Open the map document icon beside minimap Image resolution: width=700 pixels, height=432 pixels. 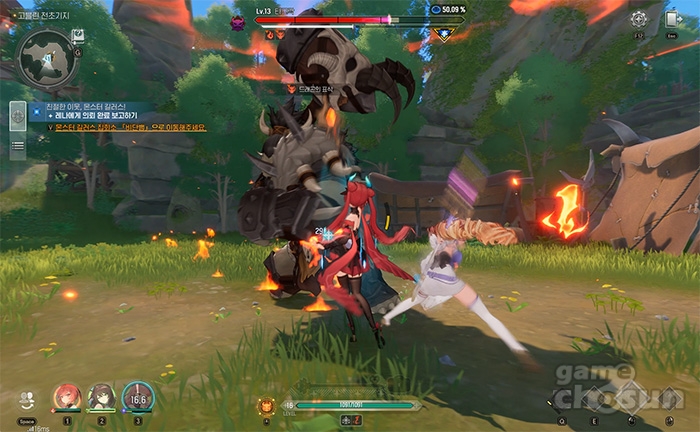(78, 36)
